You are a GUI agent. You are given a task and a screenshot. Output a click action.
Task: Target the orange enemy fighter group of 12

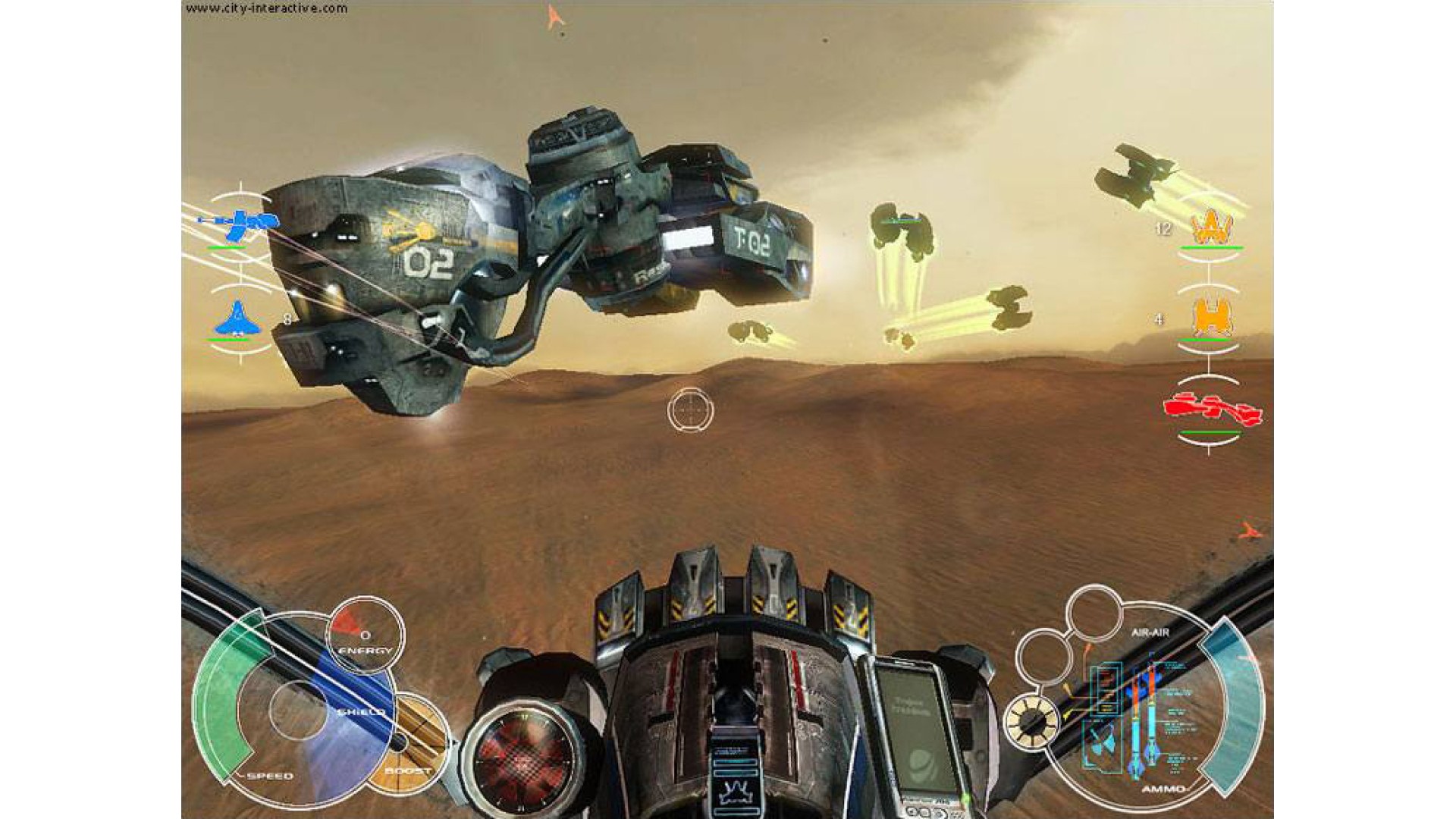(1212, 225)
